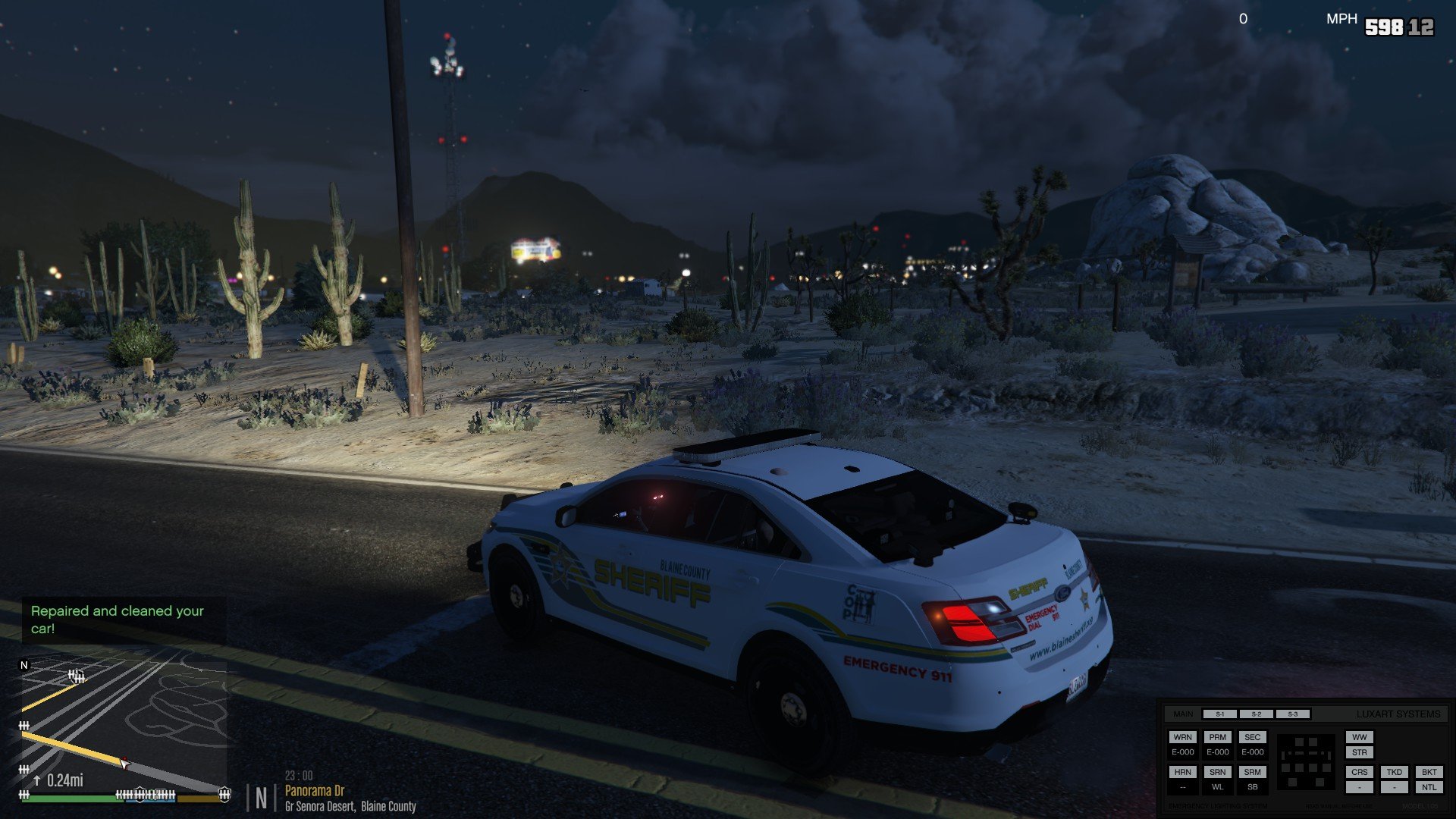Click the north indicator on the minimap
Image resolution: width=1456 pixels, height=819 pixels.
tap(24, 665)
